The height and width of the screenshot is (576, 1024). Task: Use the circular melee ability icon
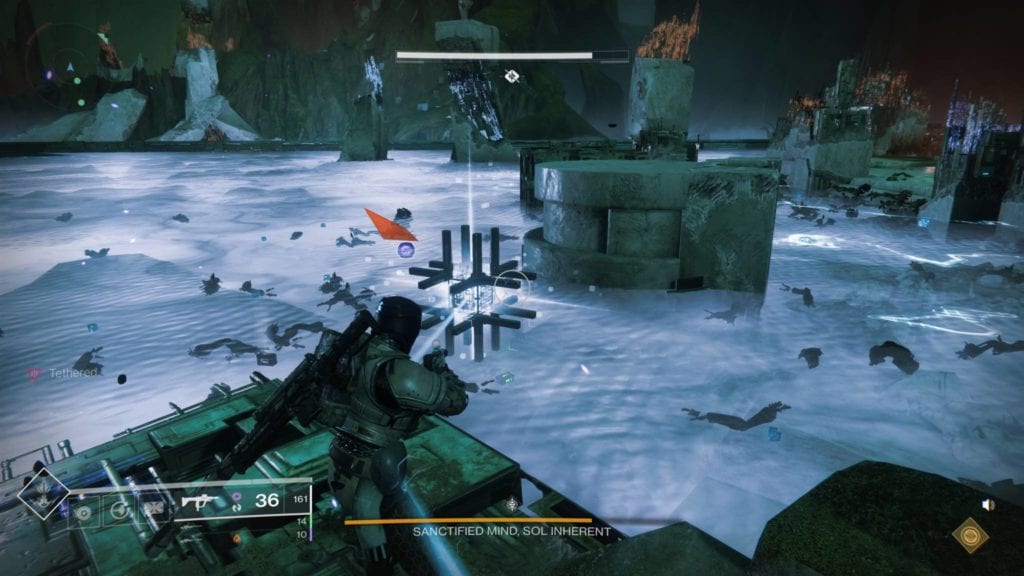tap(121, 510)
